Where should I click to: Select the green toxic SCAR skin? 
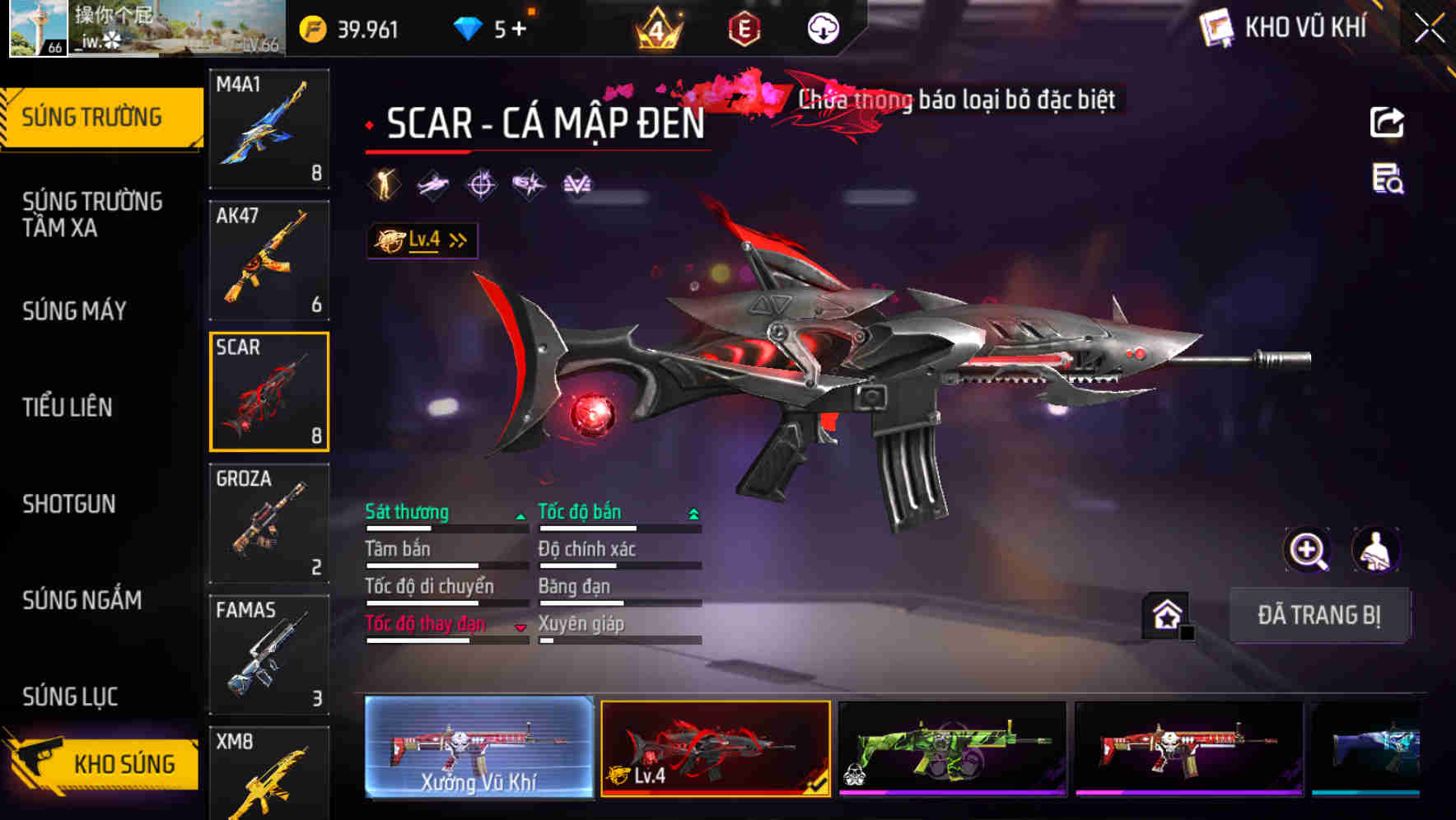pos(952,748)
